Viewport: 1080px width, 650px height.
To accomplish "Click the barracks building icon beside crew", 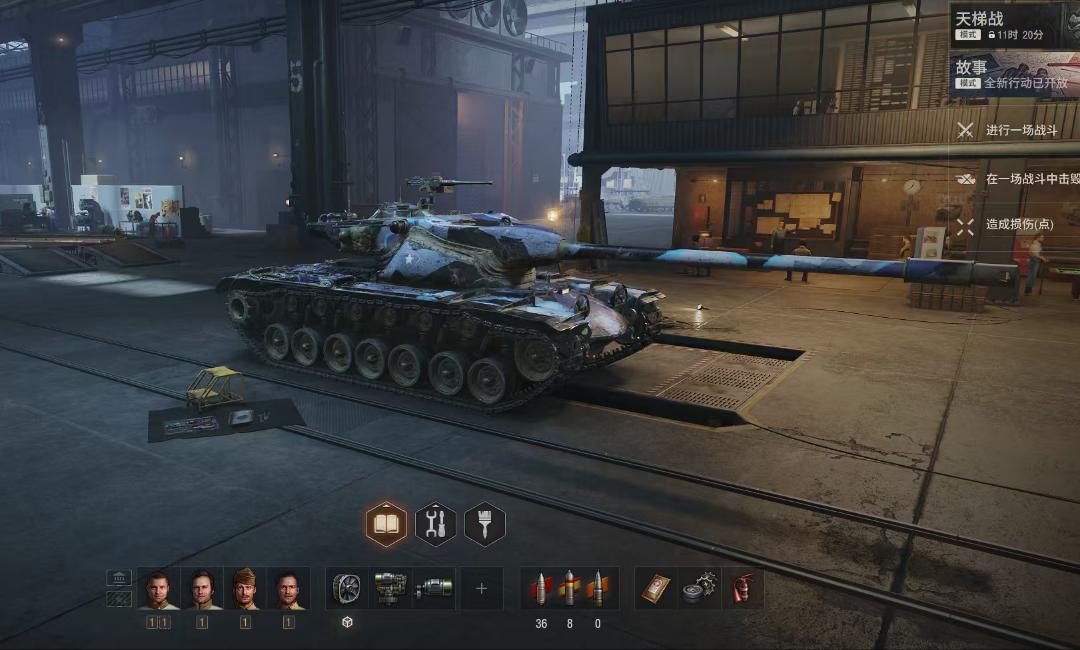I will [x=119, y=578].
